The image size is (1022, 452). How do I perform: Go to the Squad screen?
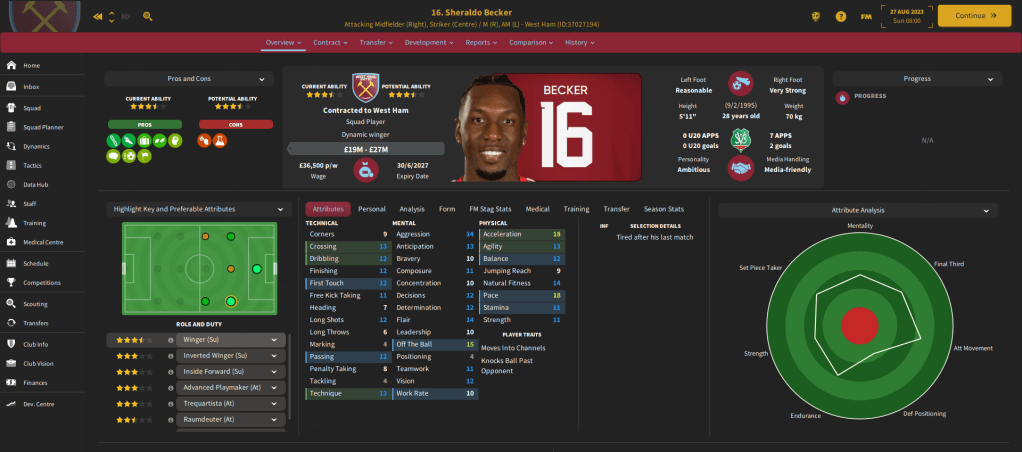[32, 106]
